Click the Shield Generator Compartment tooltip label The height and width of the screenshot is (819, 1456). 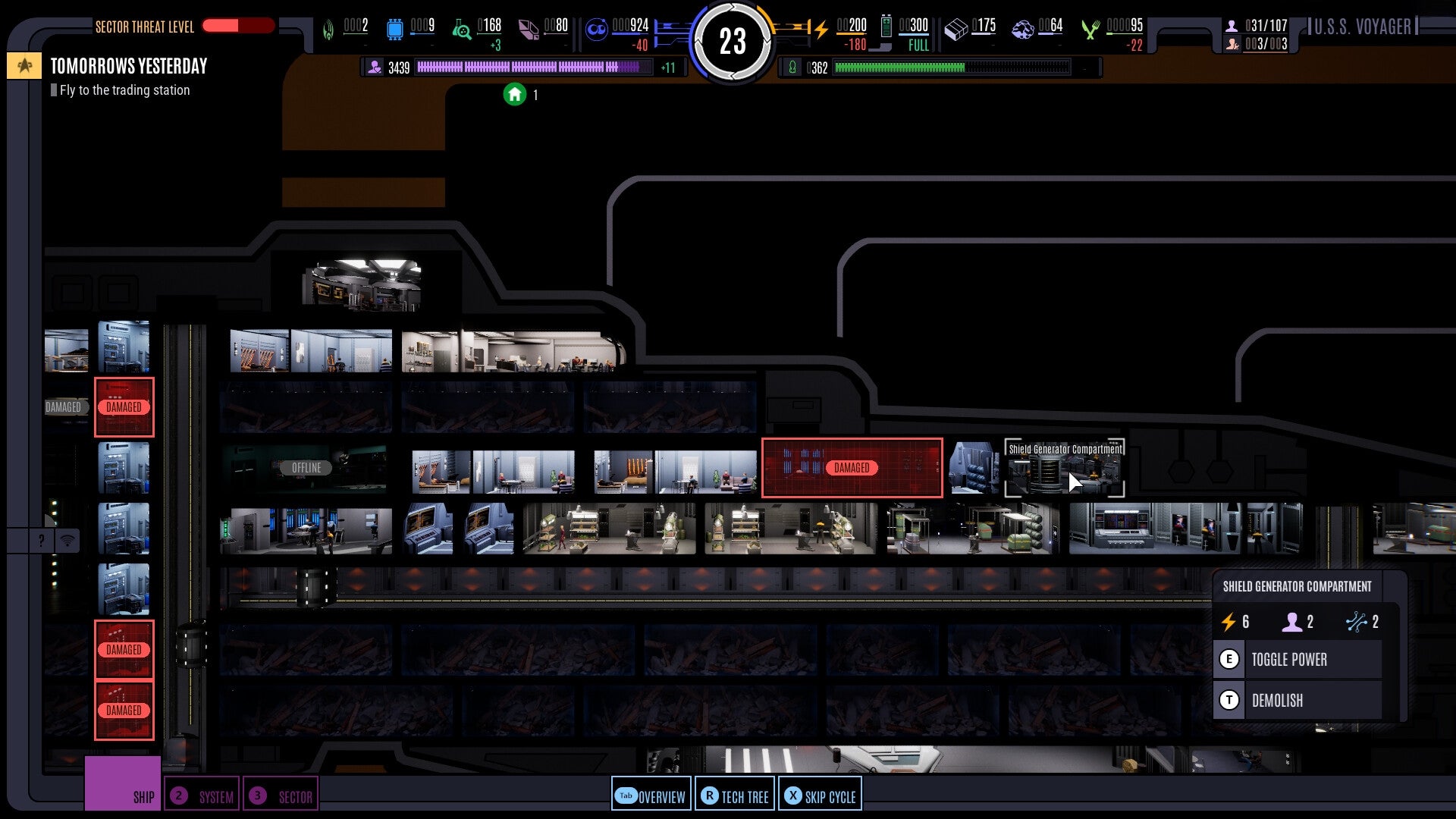[x=1064, y=449]
